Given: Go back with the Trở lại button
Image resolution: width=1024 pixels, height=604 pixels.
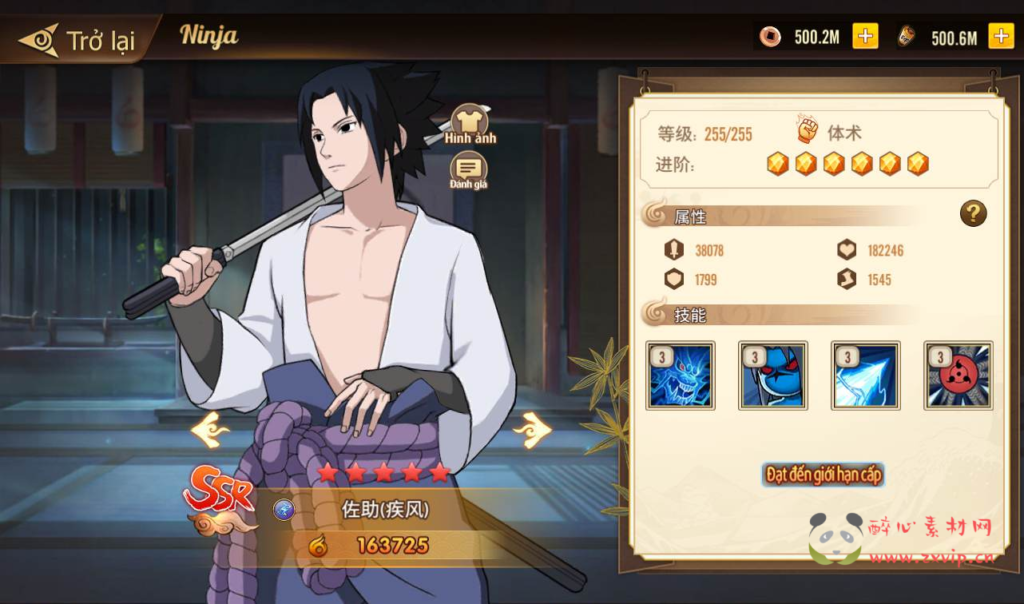Looking at the screenshot, I should point(78,41).
